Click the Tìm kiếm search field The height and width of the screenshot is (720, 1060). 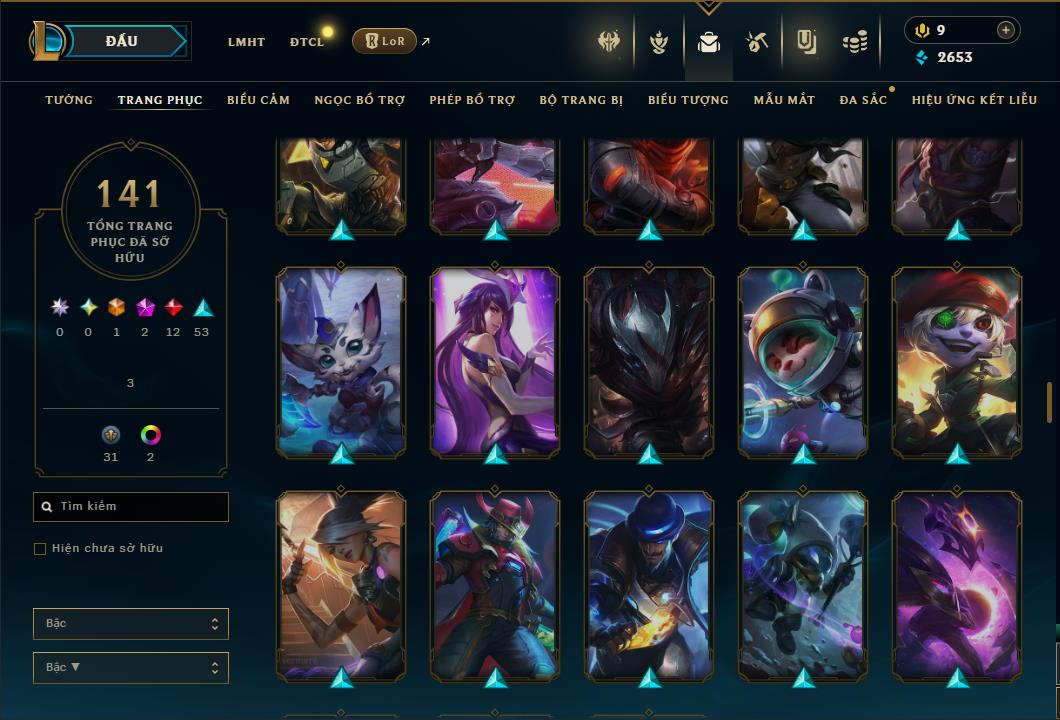coord(131,507)
